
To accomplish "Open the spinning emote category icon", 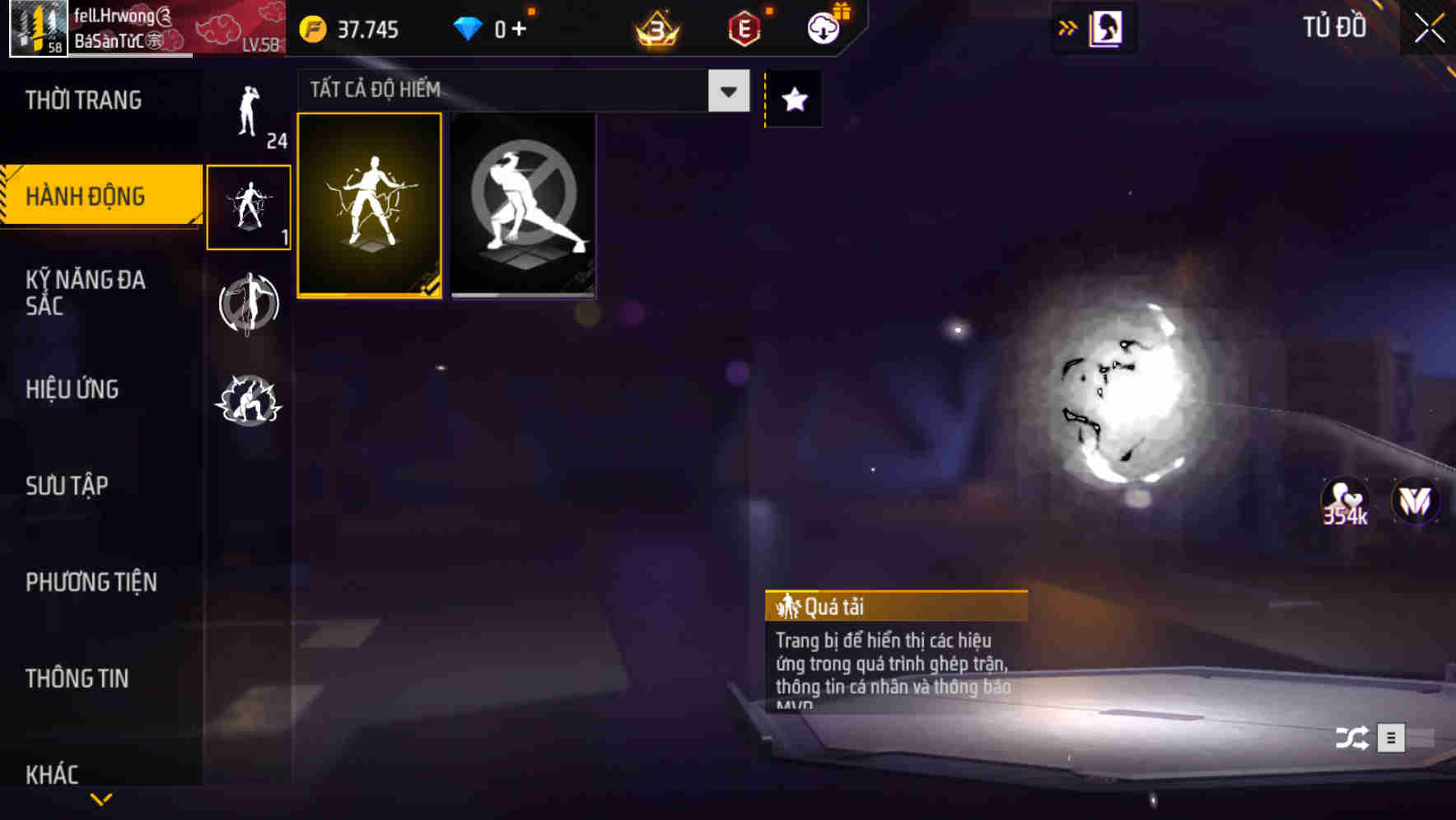I will point(249,305).
